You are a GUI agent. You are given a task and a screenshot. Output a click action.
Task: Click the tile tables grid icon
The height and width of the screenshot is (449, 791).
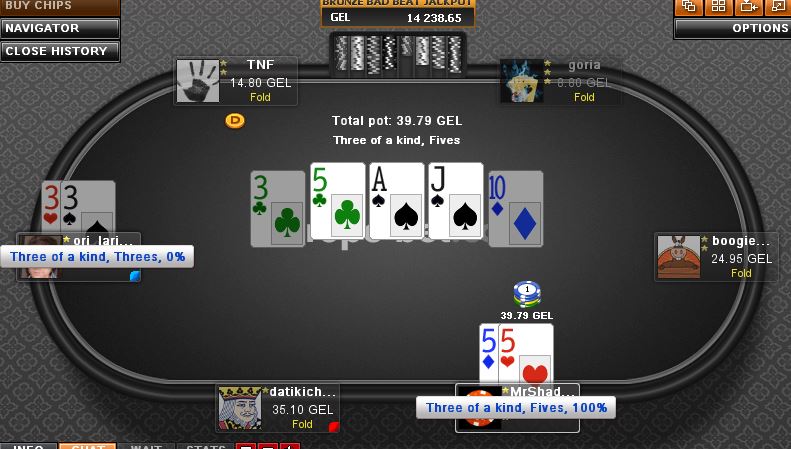point(718,7)
